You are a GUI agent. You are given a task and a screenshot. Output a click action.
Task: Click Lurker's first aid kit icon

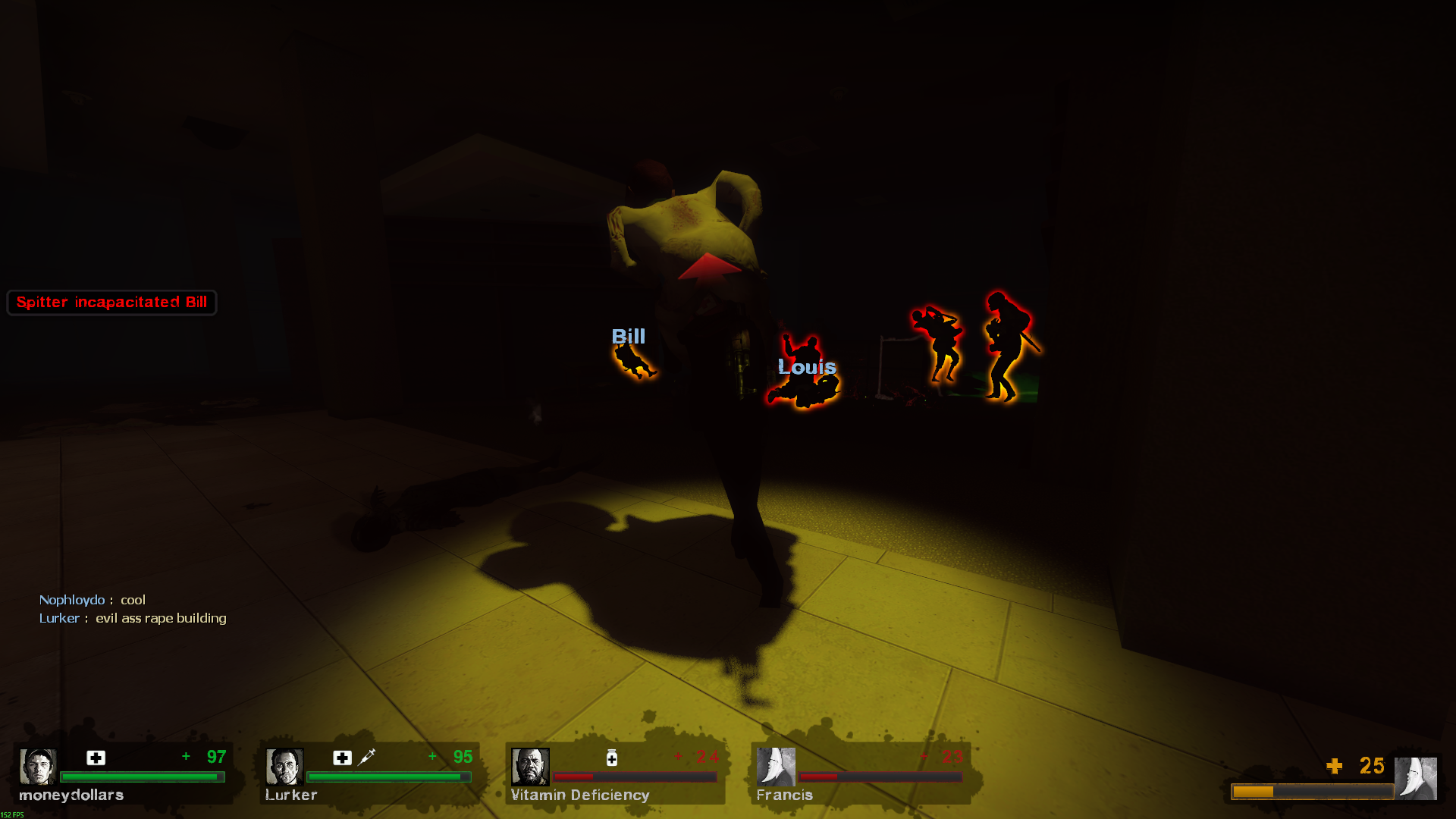pyautogui.click(x=342, y=758)
